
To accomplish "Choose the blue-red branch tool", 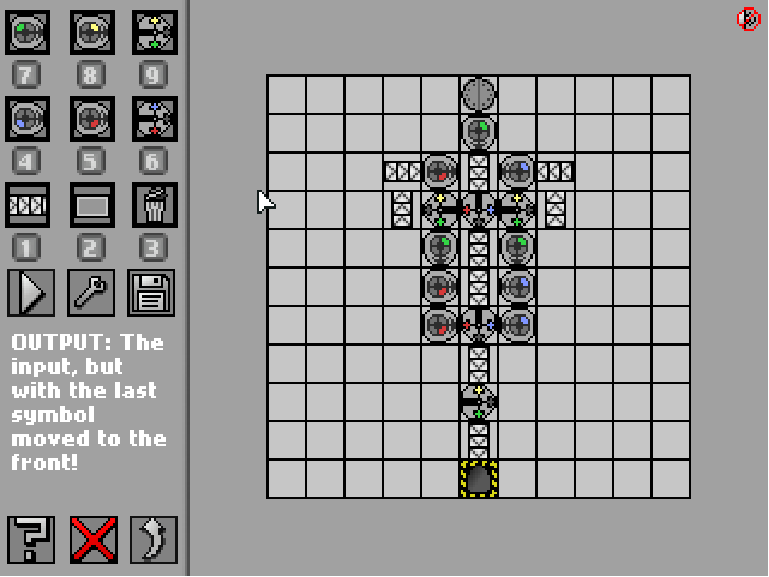I will (x=154, y=119).
